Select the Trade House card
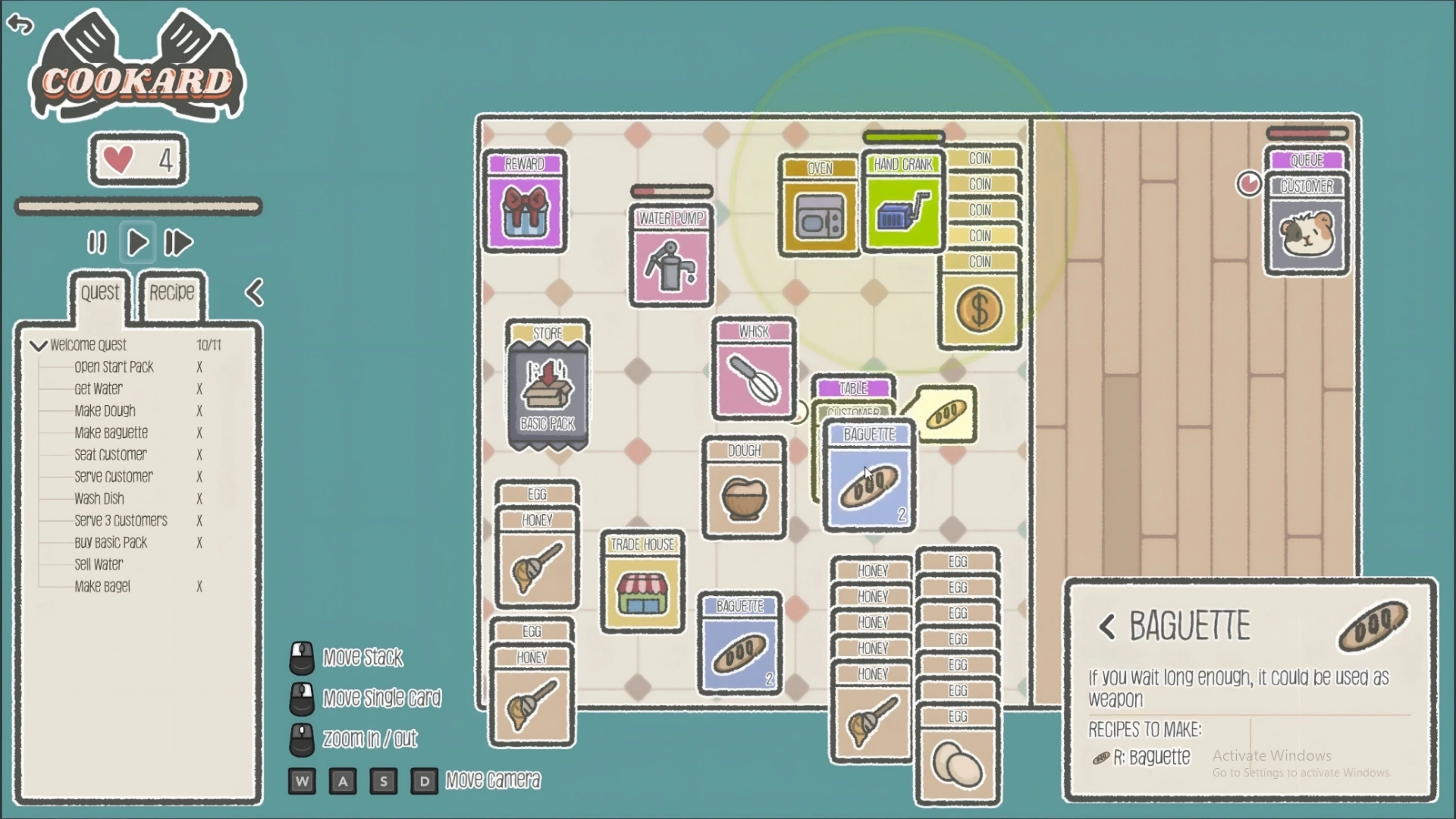 tap(642, 585)
